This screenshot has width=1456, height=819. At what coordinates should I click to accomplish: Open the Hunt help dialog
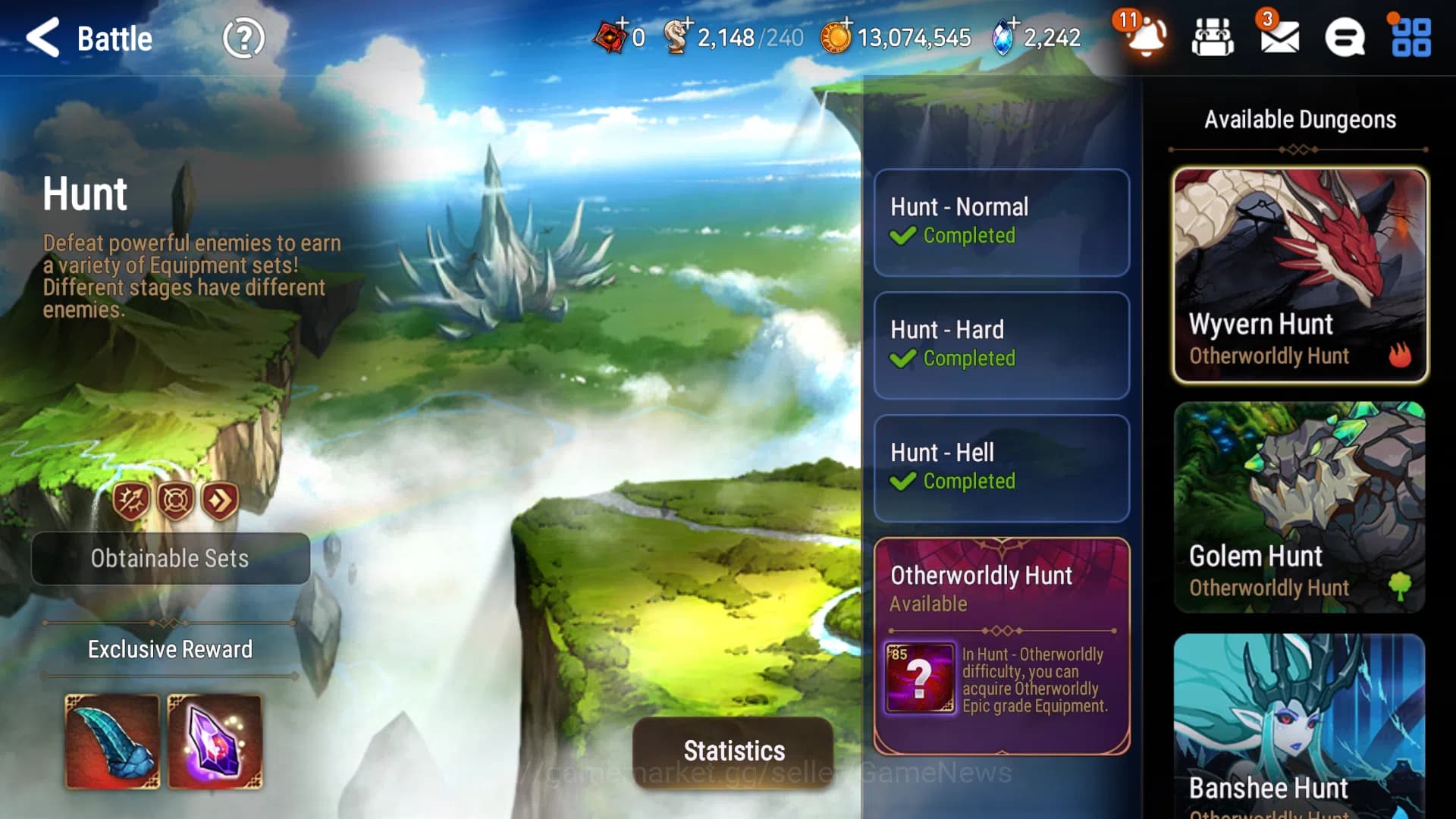[x=243, y=39]
